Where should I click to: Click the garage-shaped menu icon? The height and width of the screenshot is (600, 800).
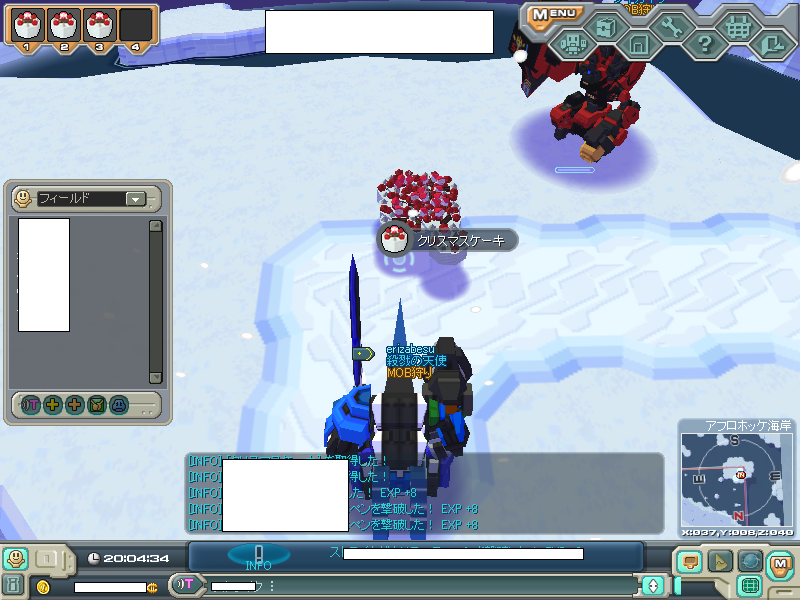(639, 44)
